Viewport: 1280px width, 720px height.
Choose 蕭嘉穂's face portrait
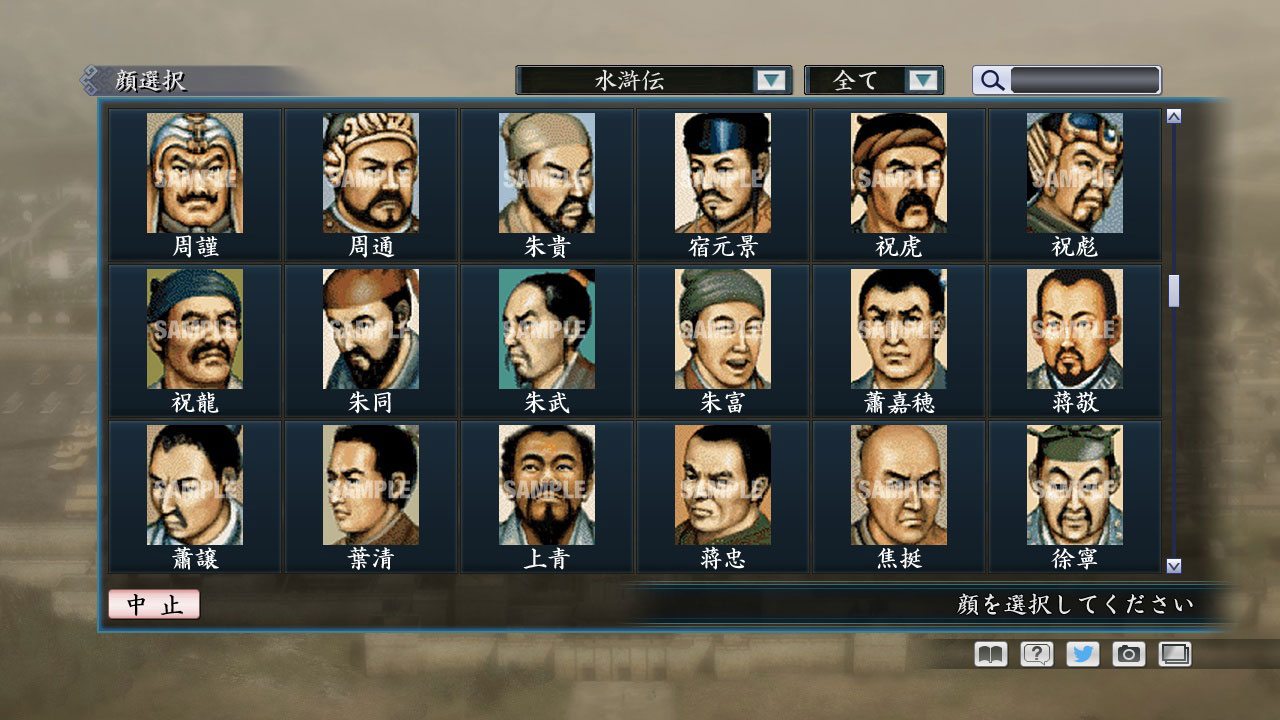click(x=897, y=331)
